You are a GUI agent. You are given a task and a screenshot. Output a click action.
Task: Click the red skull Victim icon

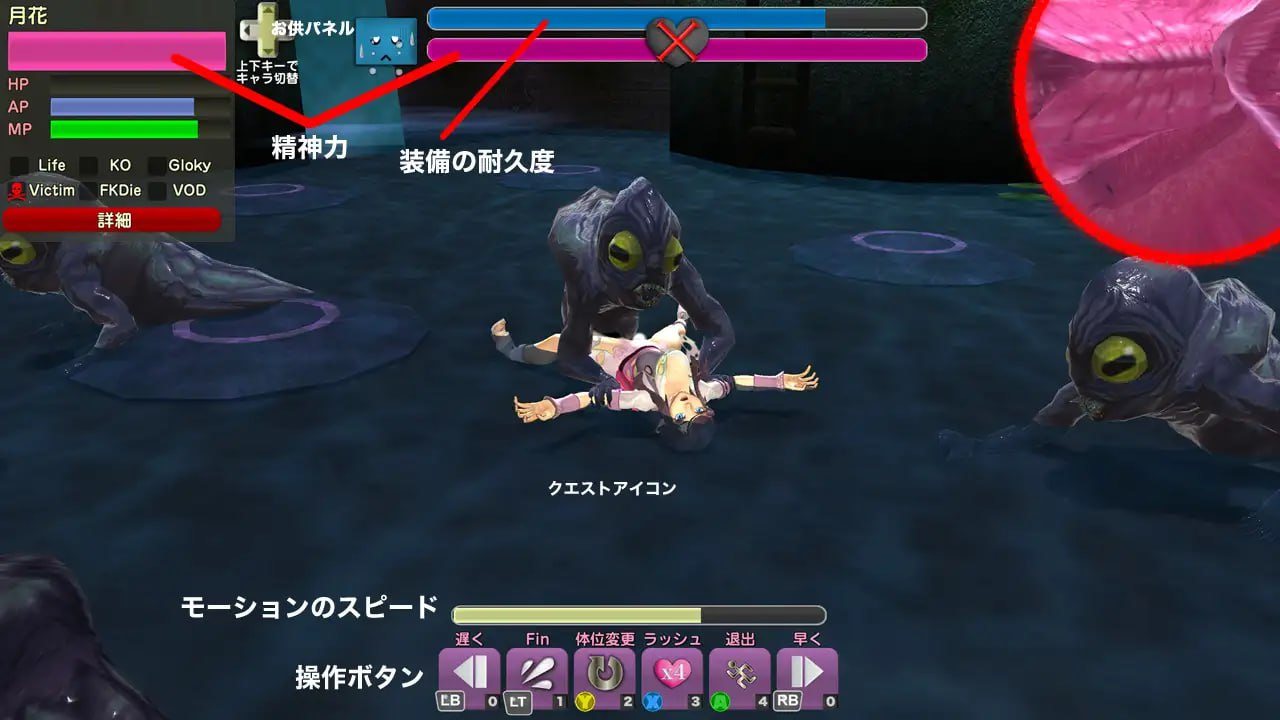[15, 190]
